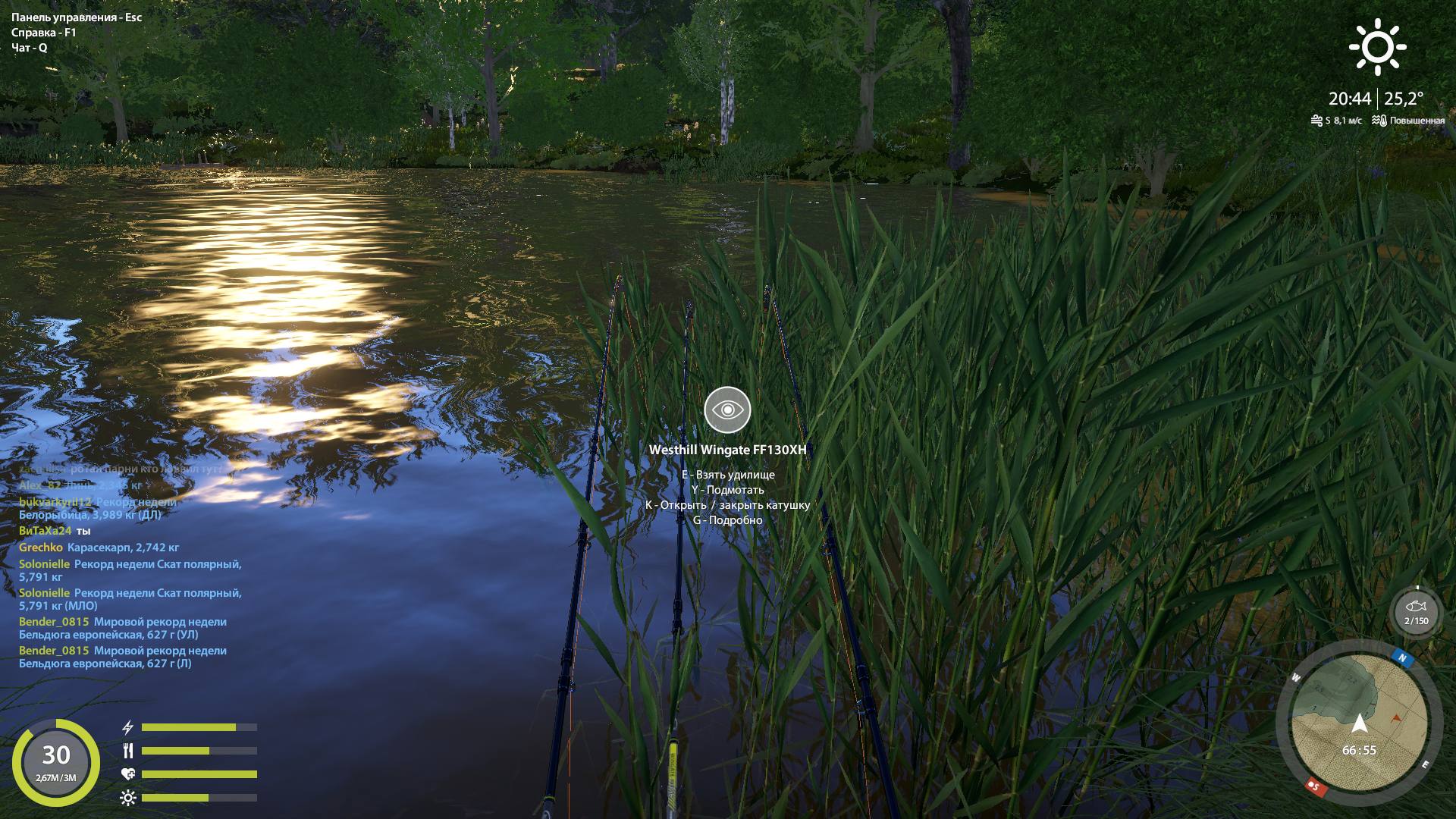Toggle the rod eye indicator above Westhill Wingate
1456x819 pixels.
(728, 409)
